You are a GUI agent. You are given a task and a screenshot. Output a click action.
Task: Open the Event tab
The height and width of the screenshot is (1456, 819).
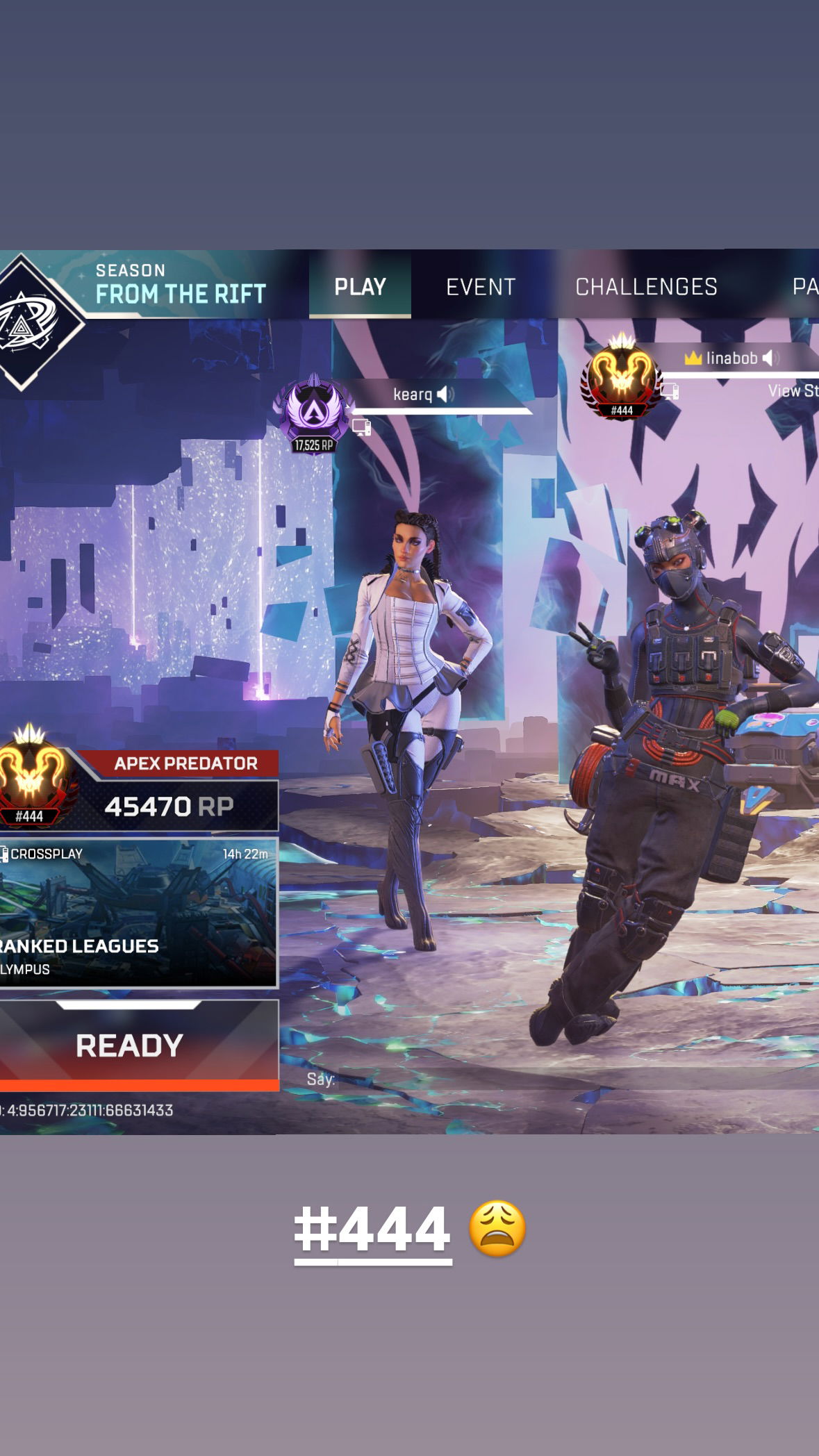pyautogui.click(x=481, y=287)
